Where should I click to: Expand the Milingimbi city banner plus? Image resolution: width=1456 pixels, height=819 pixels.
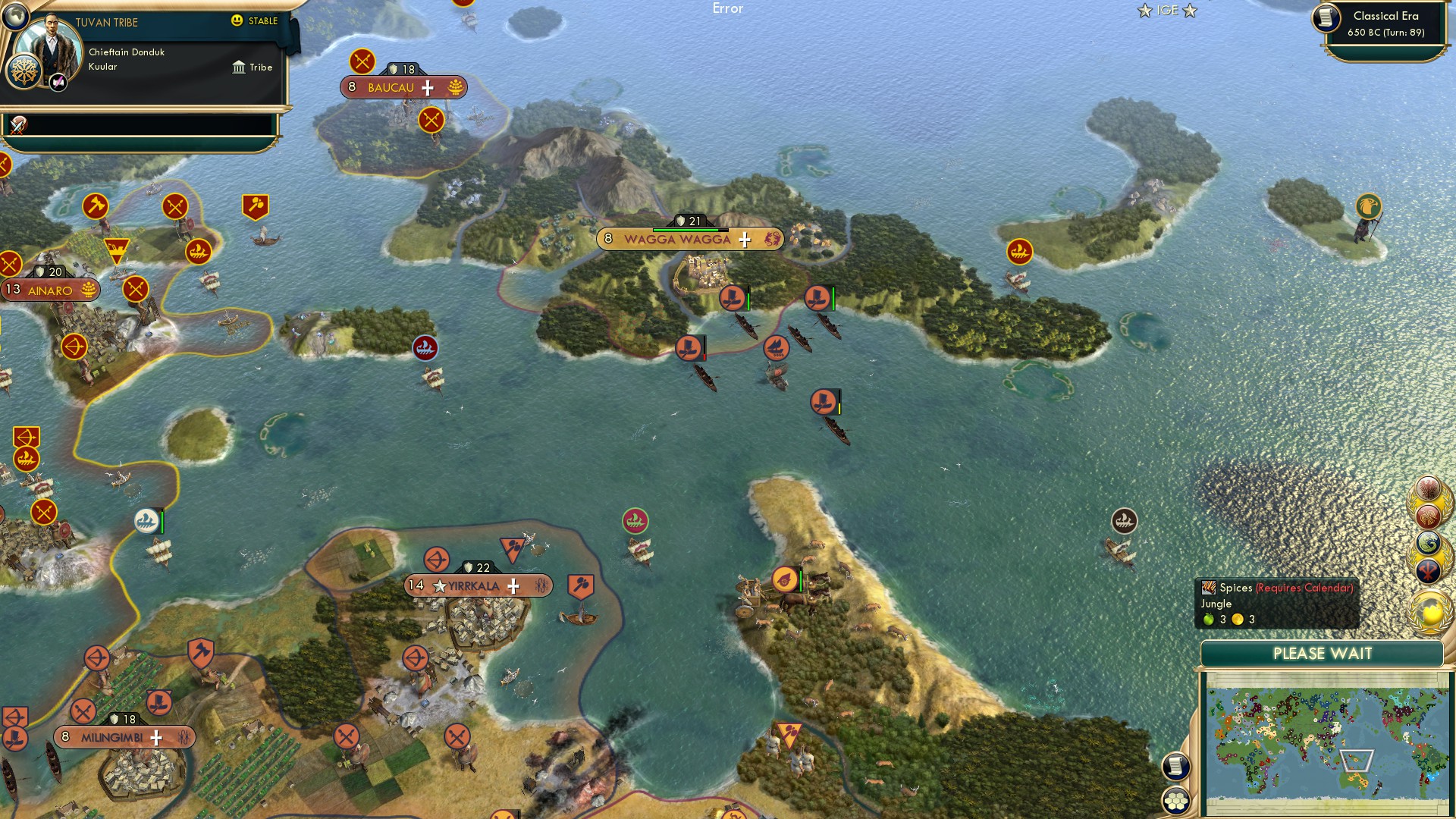155,736
